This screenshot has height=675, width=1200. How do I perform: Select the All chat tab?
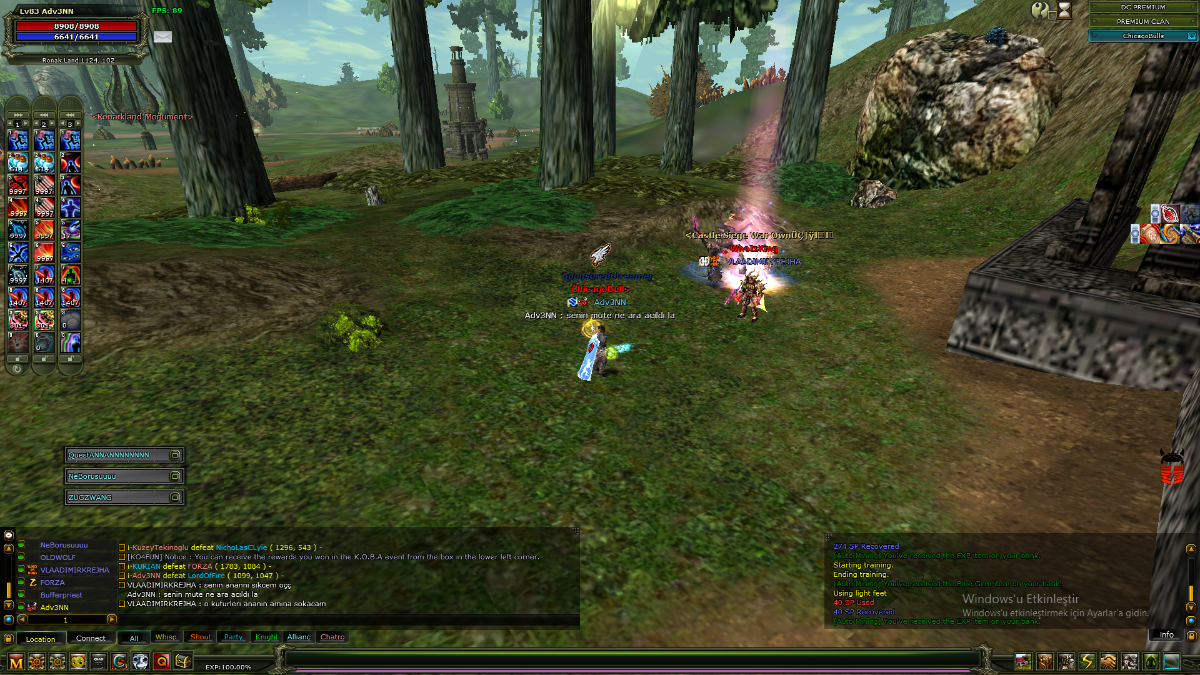133,637
